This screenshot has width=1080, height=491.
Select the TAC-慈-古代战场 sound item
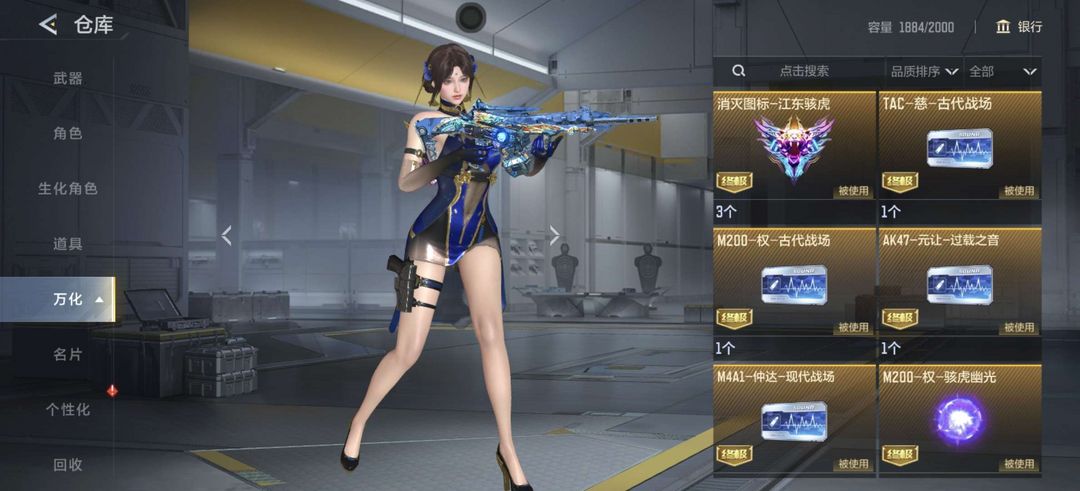pos(959,147)
